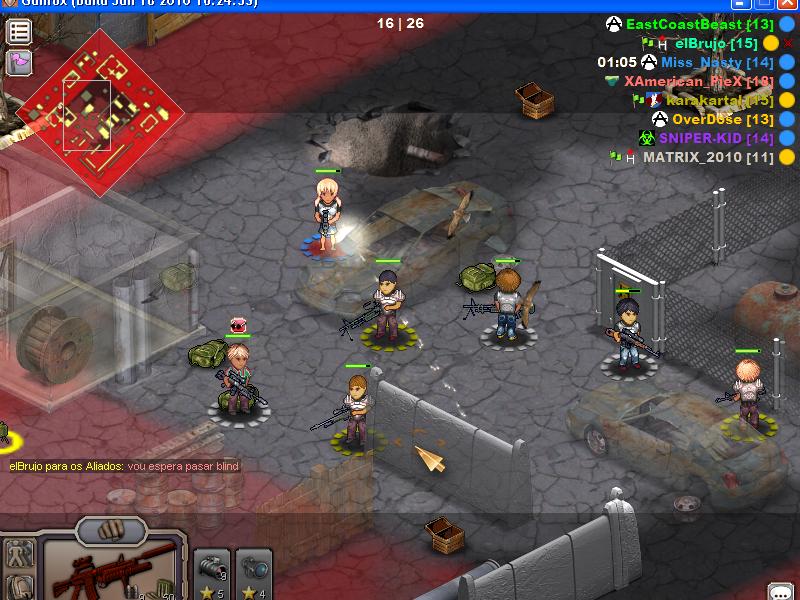Toggle the standing stance icon

[x=19, y=552]
